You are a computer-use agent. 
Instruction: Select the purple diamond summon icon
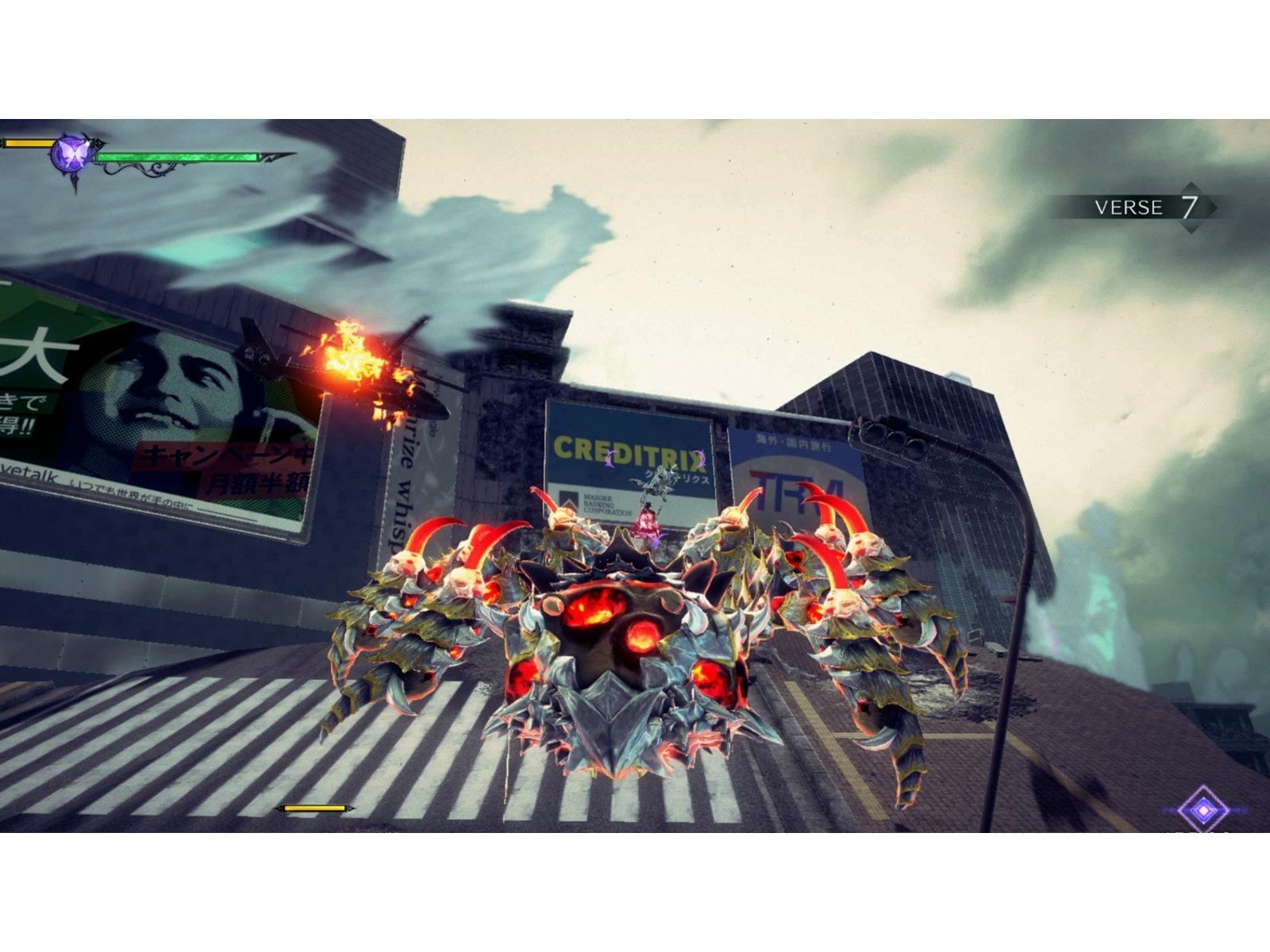pyautogui.click(x=1203, y=810)
